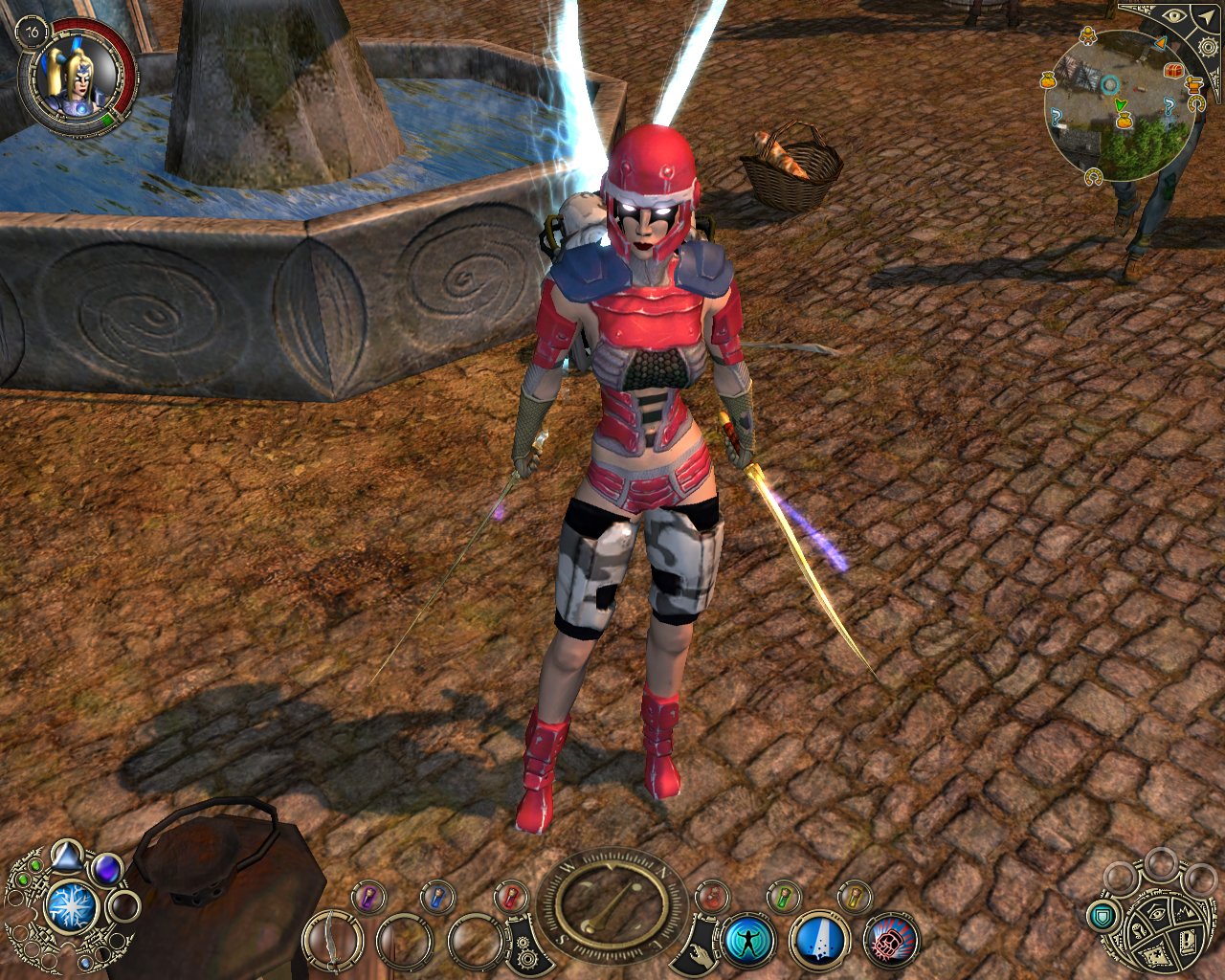Use the green potion
Viewport: 1225px width, 980px height.
coord(784,897)
